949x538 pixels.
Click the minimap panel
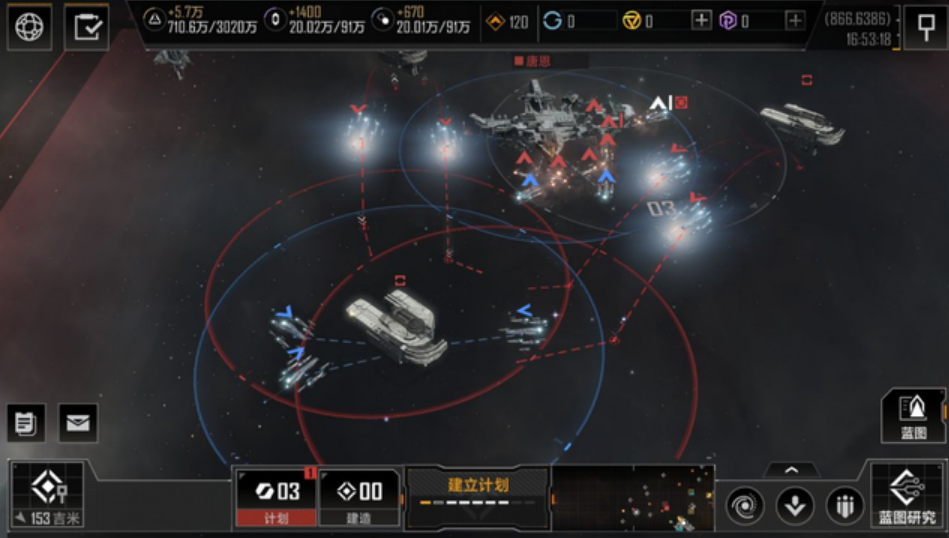coord(633,497)
